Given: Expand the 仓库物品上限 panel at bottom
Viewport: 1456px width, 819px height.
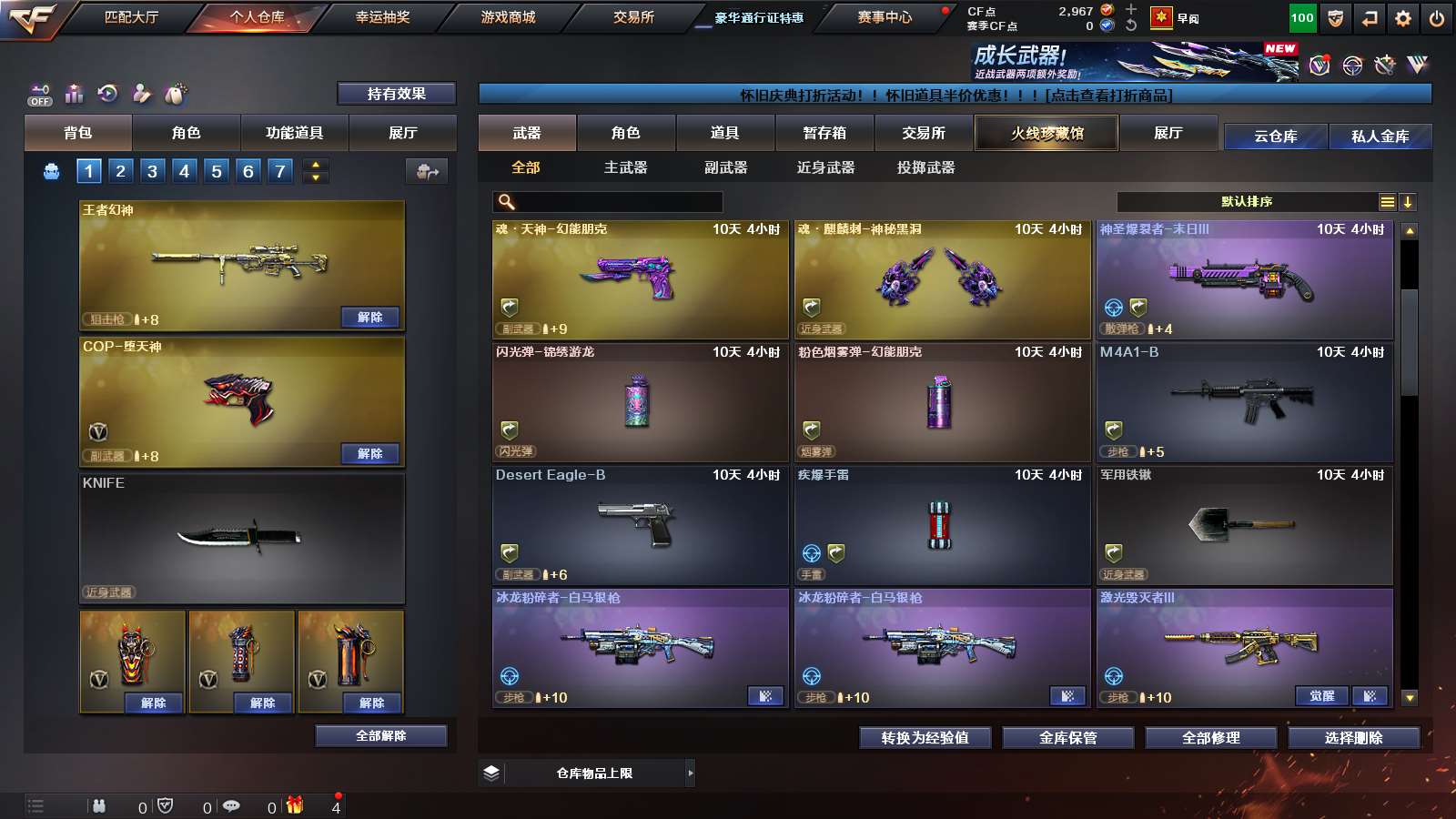Looking at the screenshot, I should click(x=690, y=773).
